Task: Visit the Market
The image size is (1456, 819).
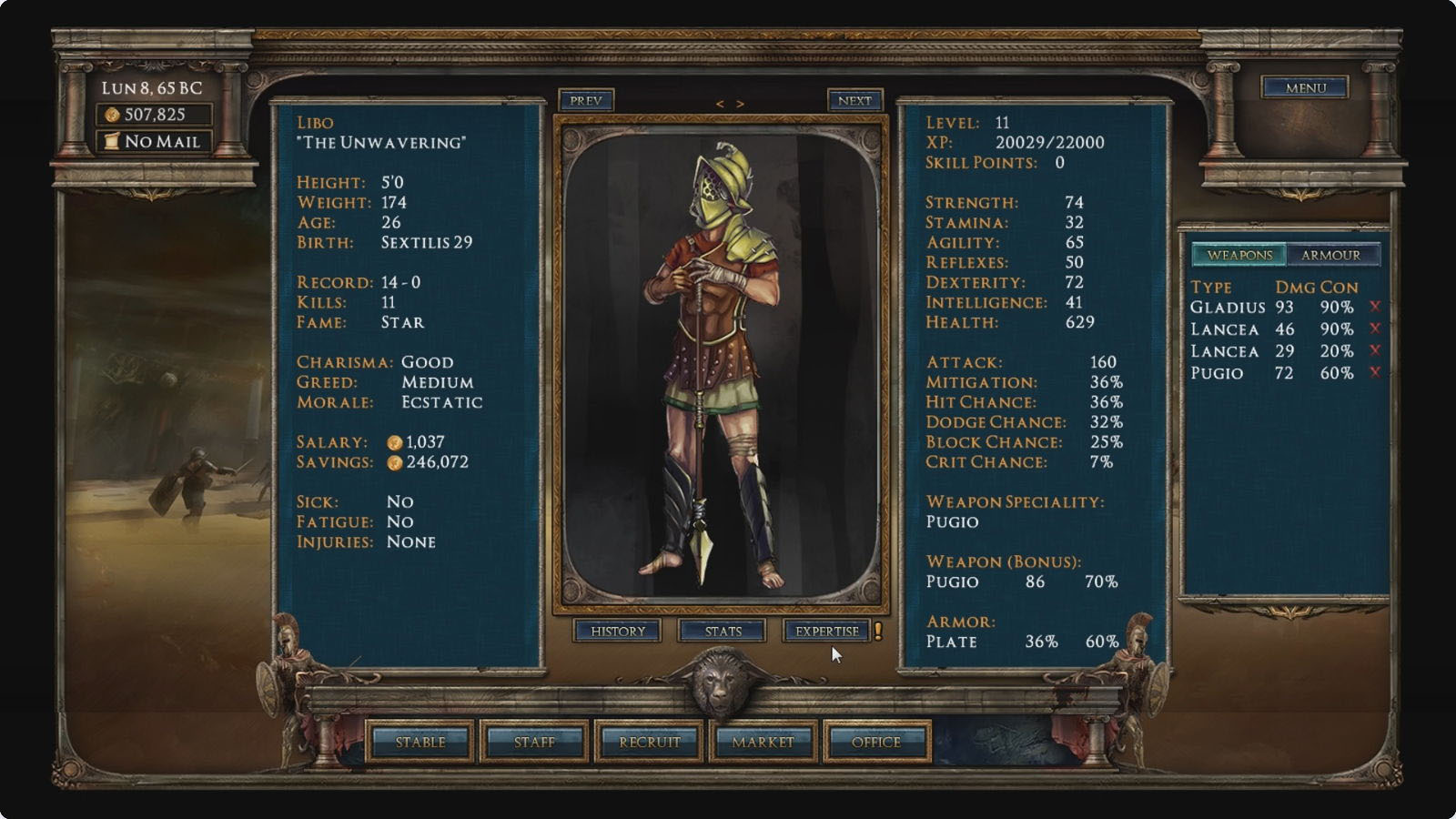Action: 763,742
